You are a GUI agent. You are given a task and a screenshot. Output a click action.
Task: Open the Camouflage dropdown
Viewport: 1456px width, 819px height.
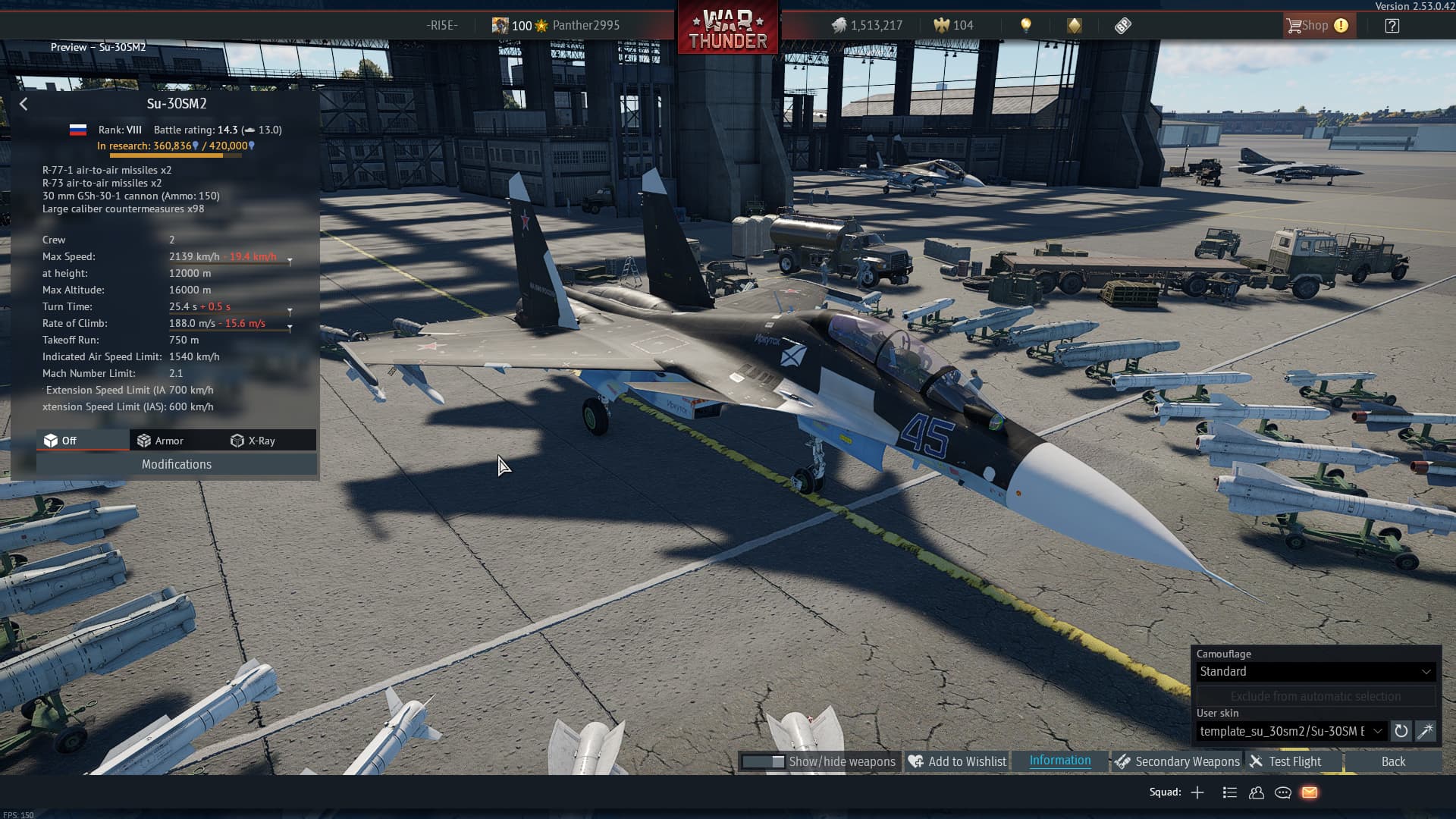pos(1315,671)
